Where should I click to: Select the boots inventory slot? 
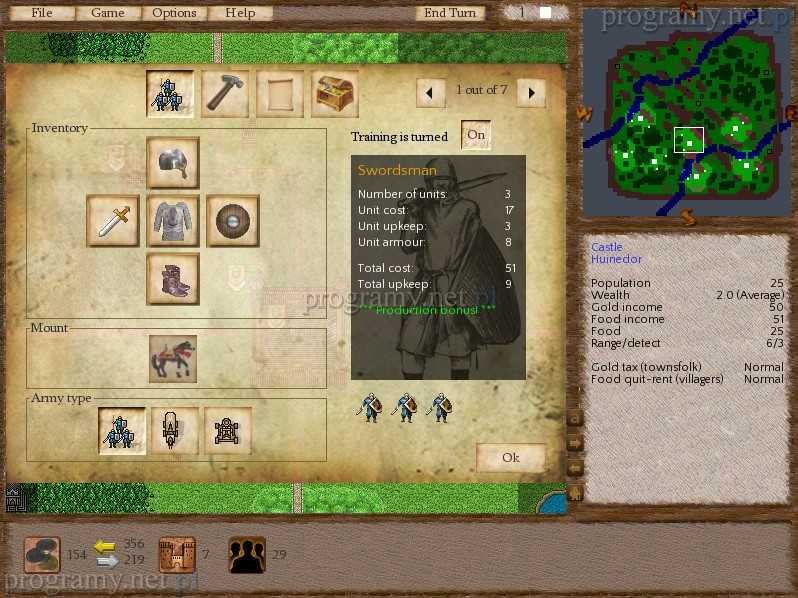(x=173, y=278)
